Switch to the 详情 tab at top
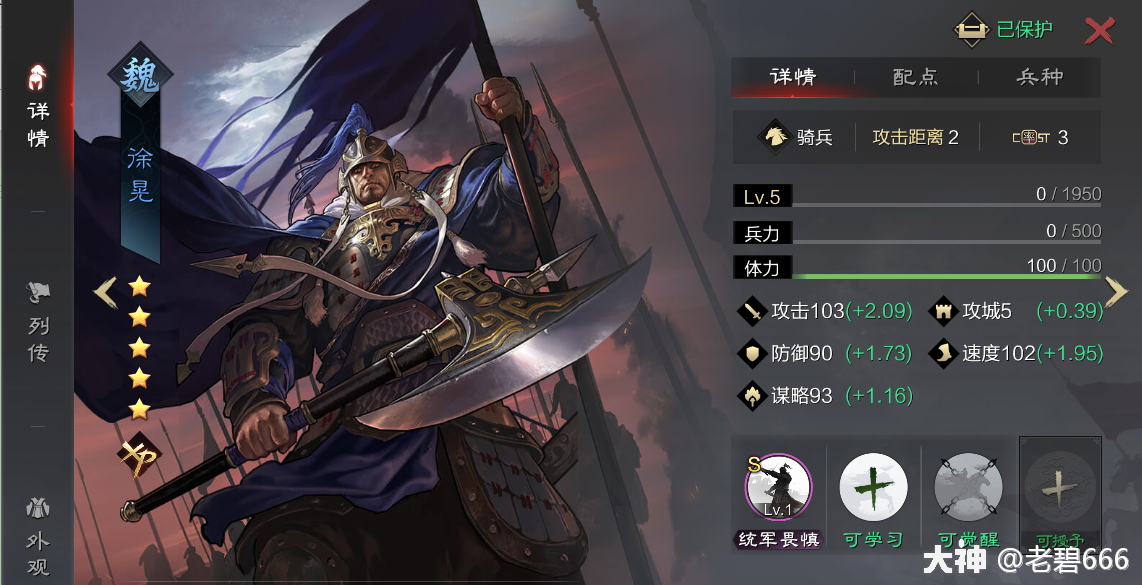 (792, 77)
